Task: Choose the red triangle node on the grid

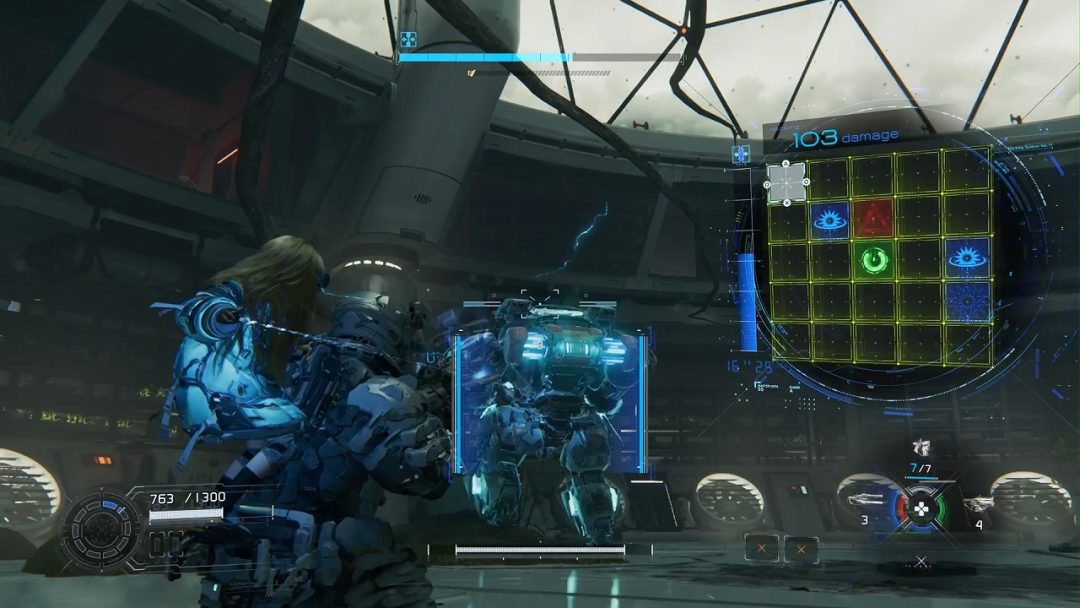Action: (871, 217)
